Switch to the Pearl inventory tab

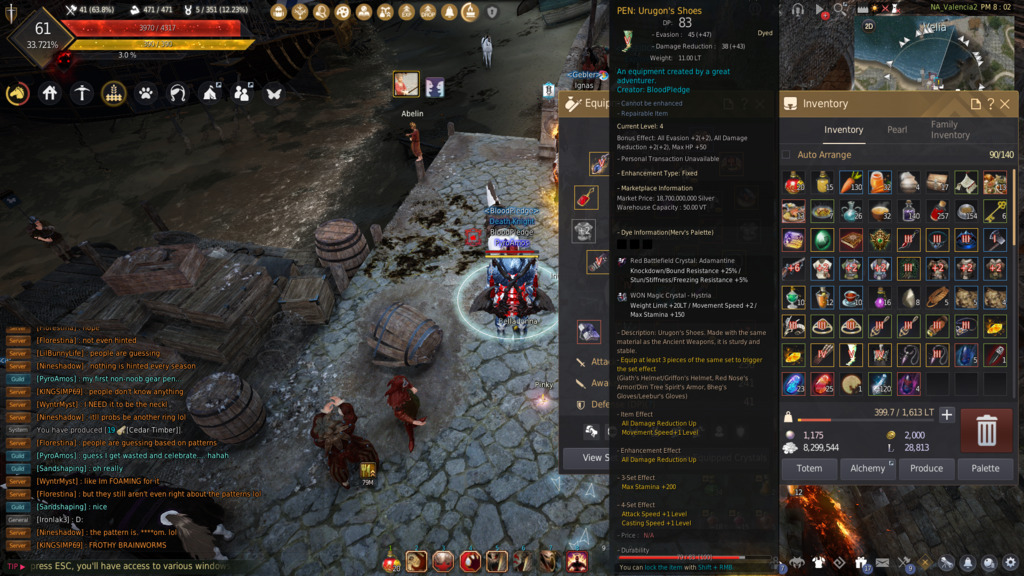[x=897, y=130]
